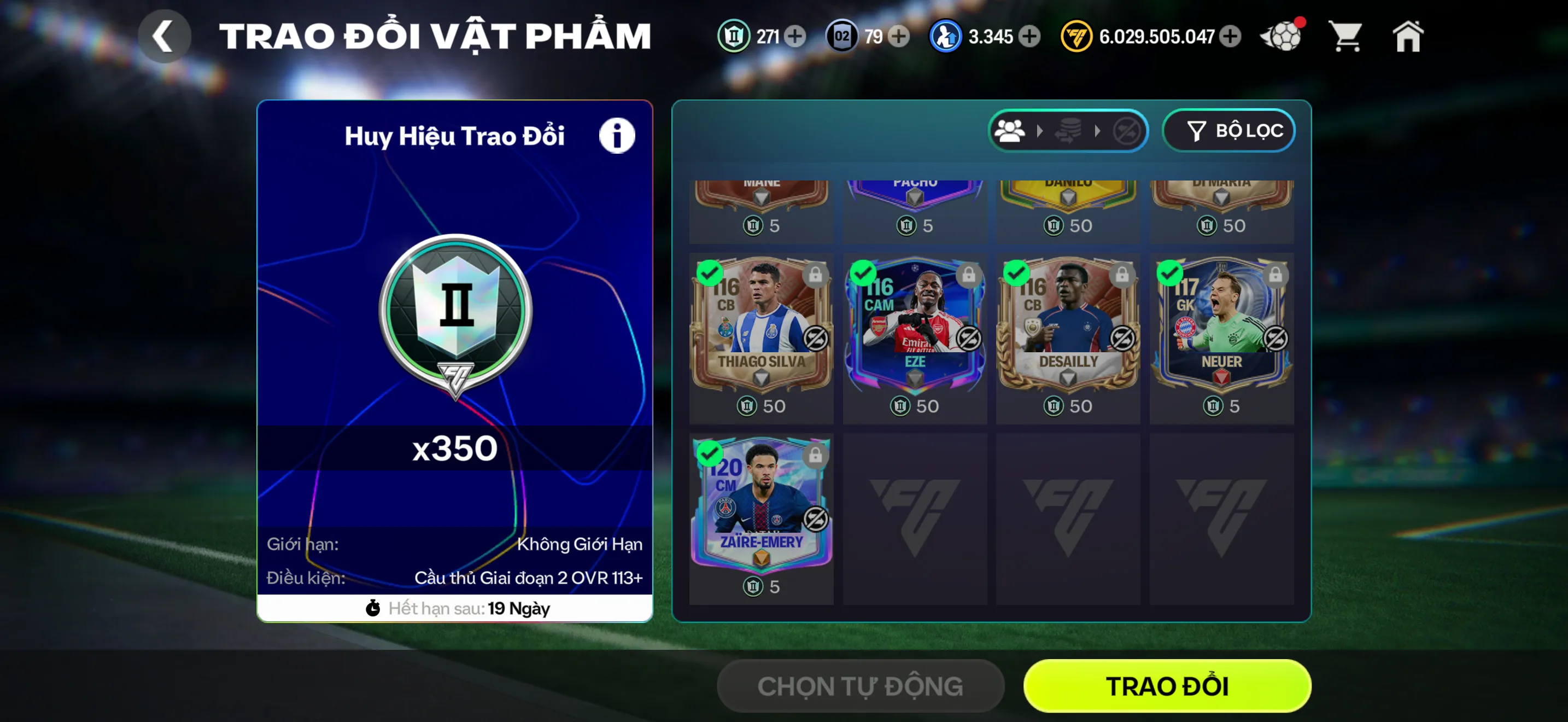This screenshot has height=722, width=1568.
Task: Tap the plus stepper next to 3.345 currency
Action: [x=1029, y=37]
